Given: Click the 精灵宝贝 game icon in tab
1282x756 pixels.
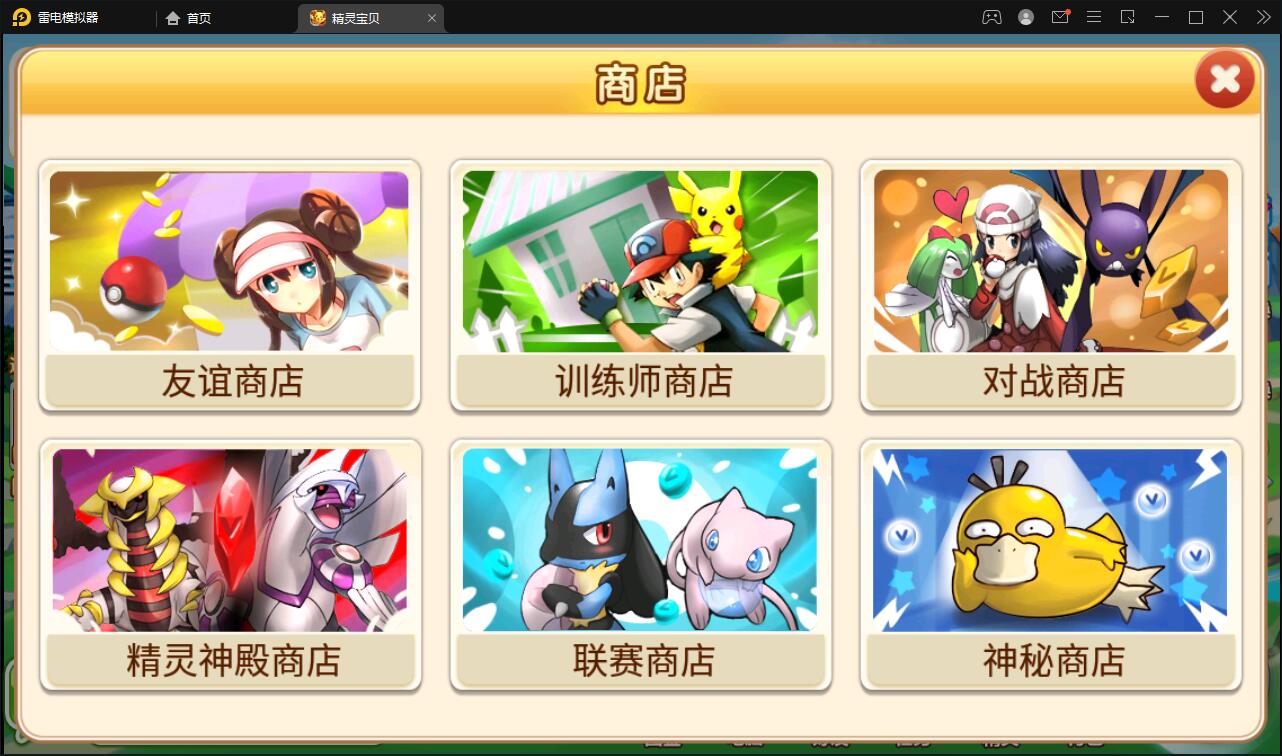Looking at the screenshot, I should [x=315, y=17].
